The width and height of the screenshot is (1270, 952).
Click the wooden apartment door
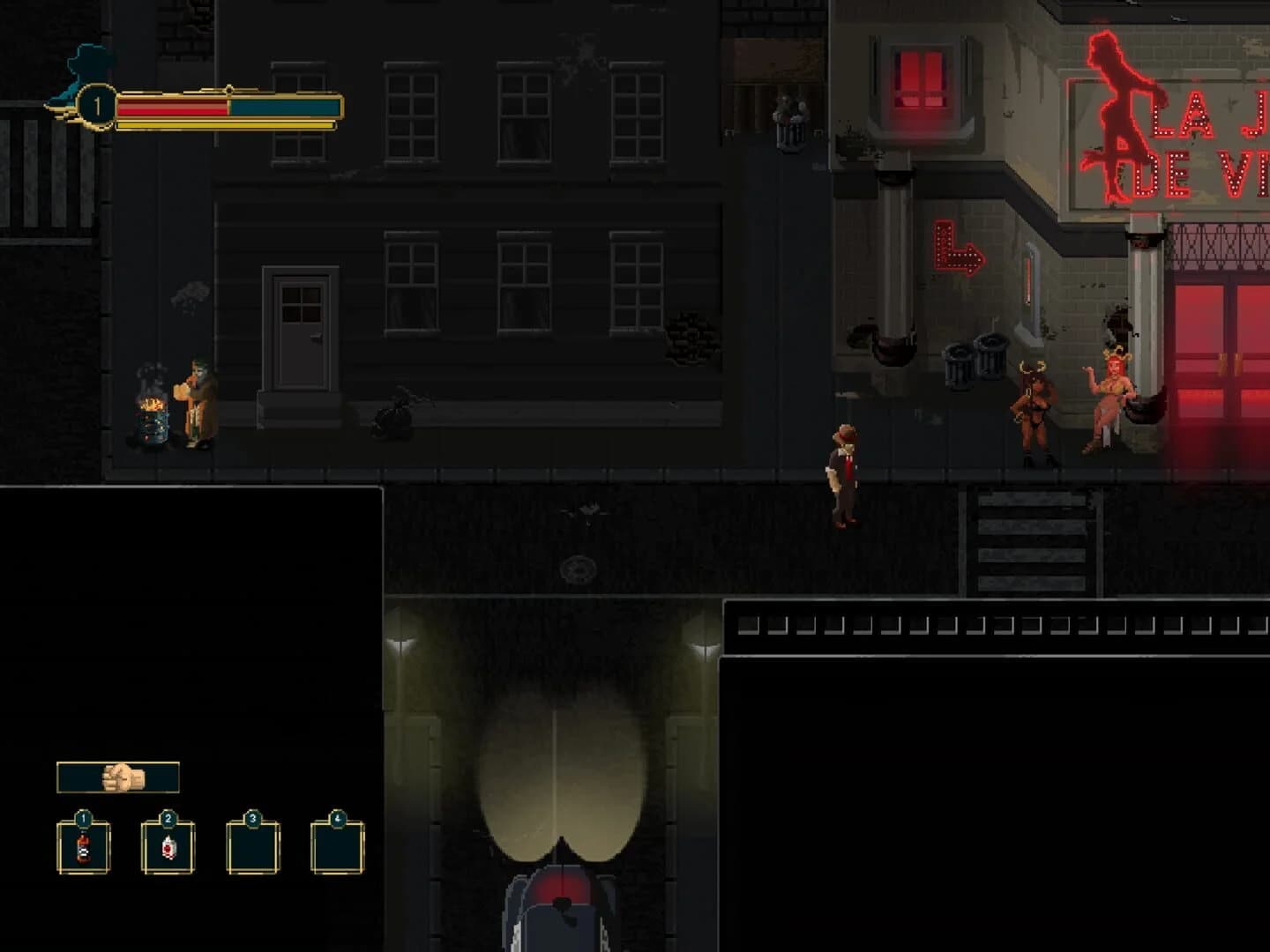300,335
